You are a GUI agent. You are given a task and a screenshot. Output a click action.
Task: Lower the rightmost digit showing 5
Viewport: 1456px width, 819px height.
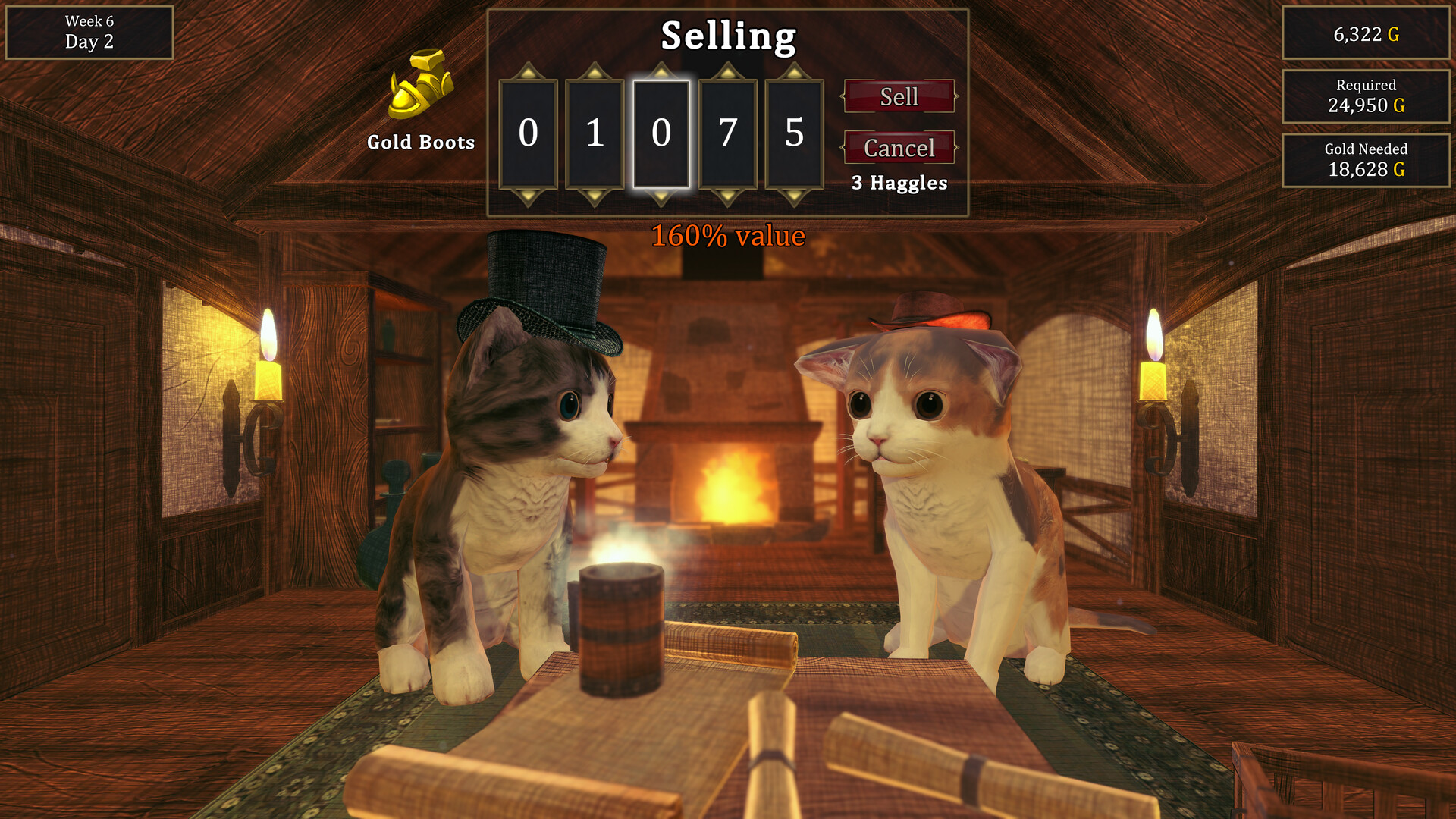point(795,197)
